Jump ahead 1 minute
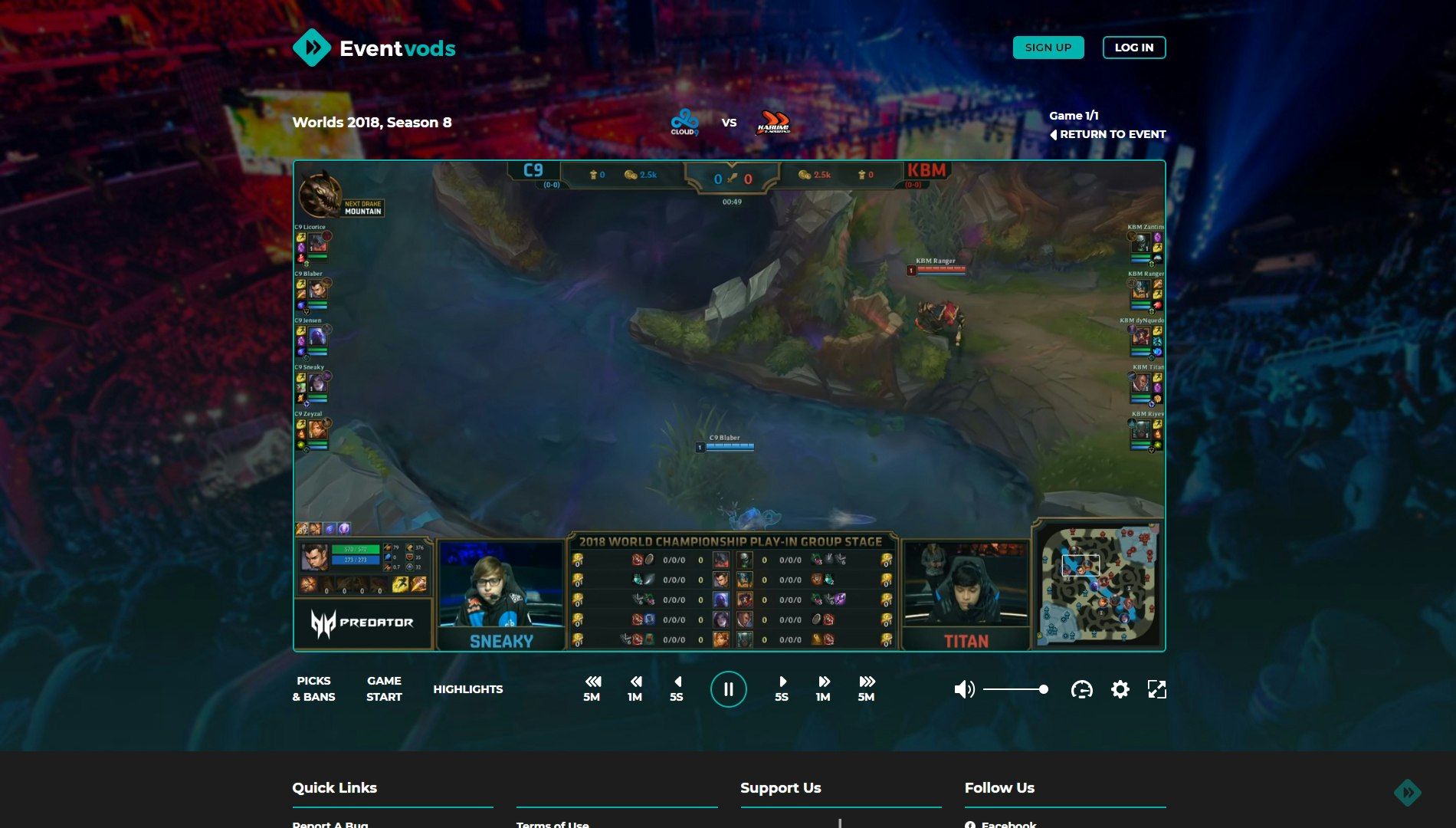The image size is (1456, 828). [x=822, y=689]
